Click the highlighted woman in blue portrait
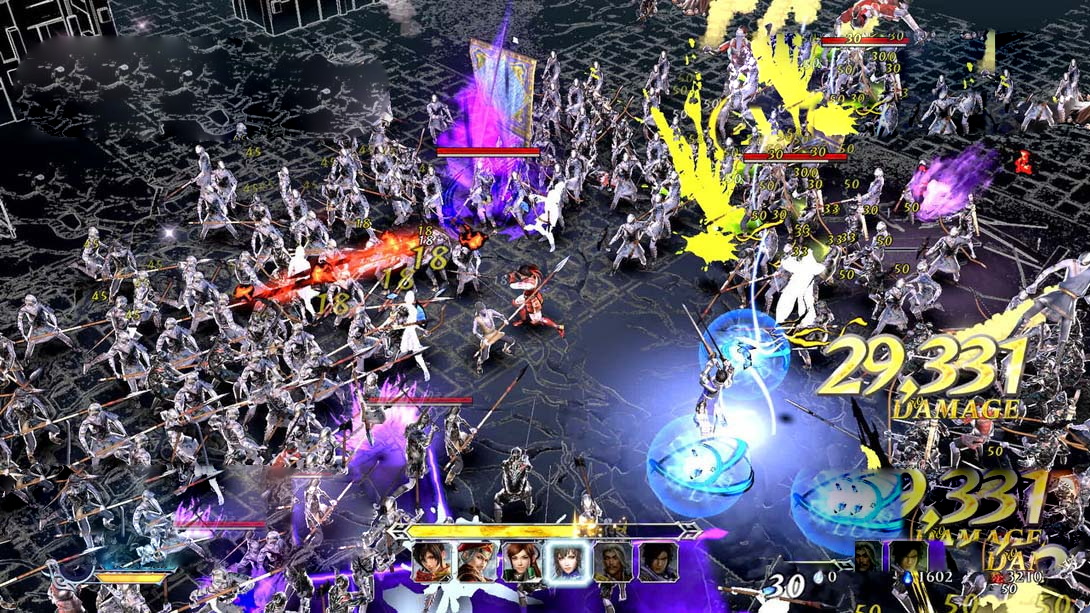 [567, 562]
